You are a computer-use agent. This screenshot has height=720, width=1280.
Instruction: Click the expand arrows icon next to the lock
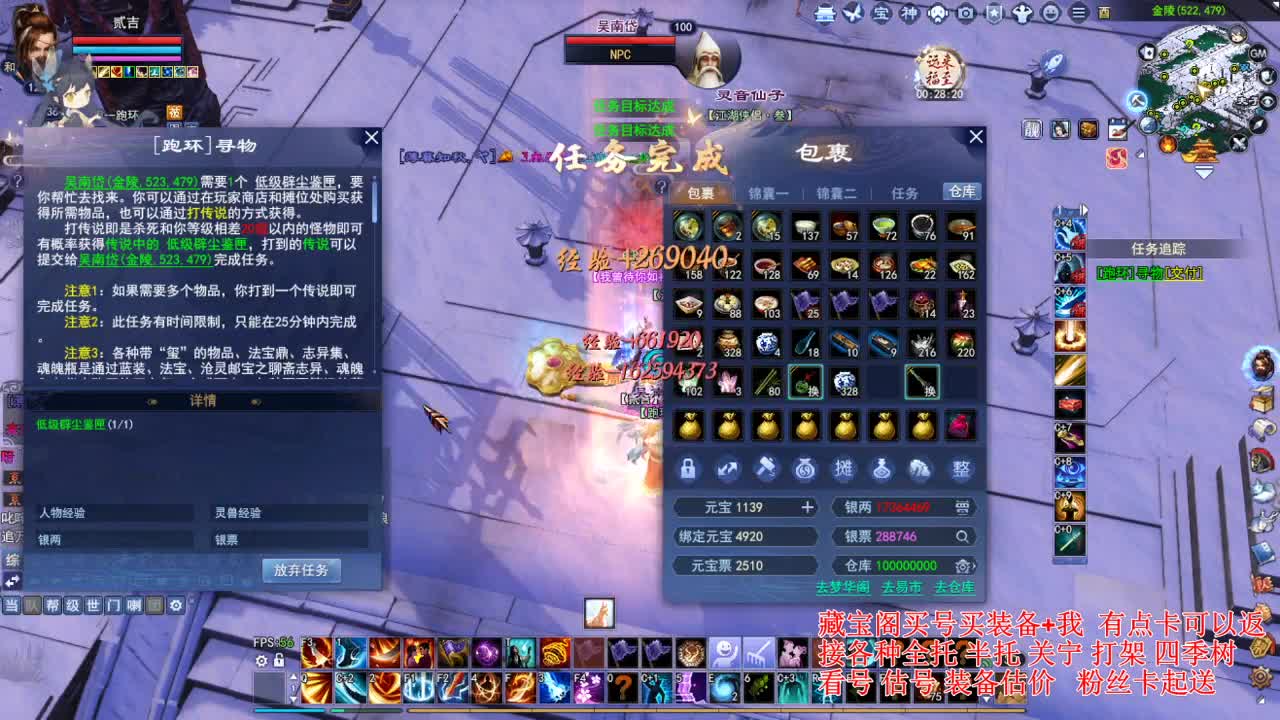click(x=727, y=470)
